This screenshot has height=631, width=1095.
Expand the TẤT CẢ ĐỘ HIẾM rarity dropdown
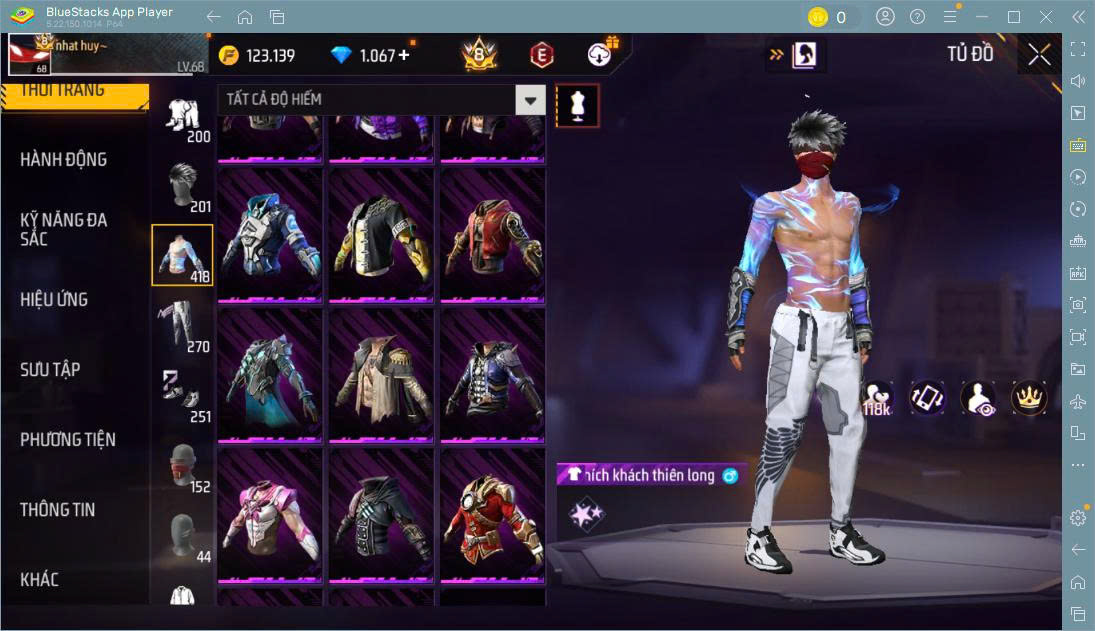tap(530, 99)
